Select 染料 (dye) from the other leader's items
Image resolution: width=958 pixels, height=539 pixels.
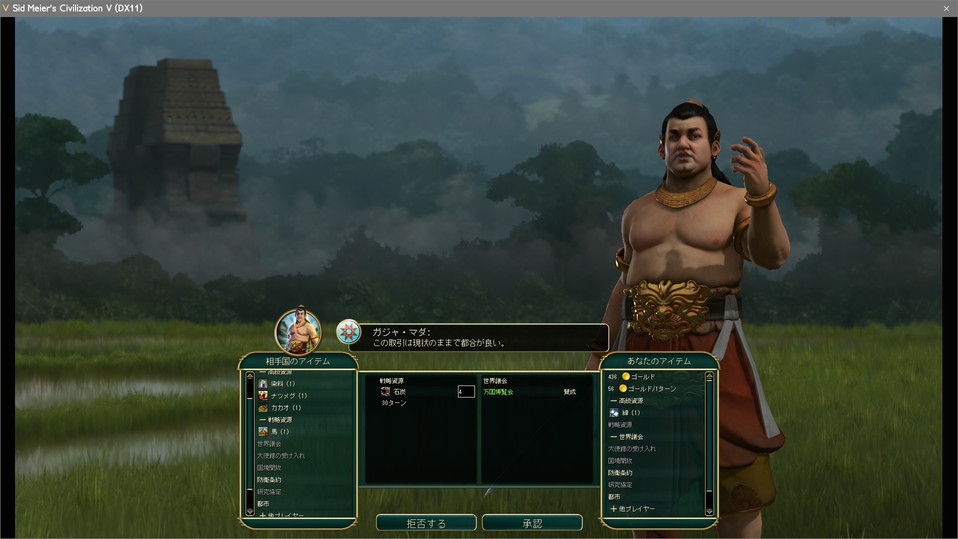click(x=276, y=384)
